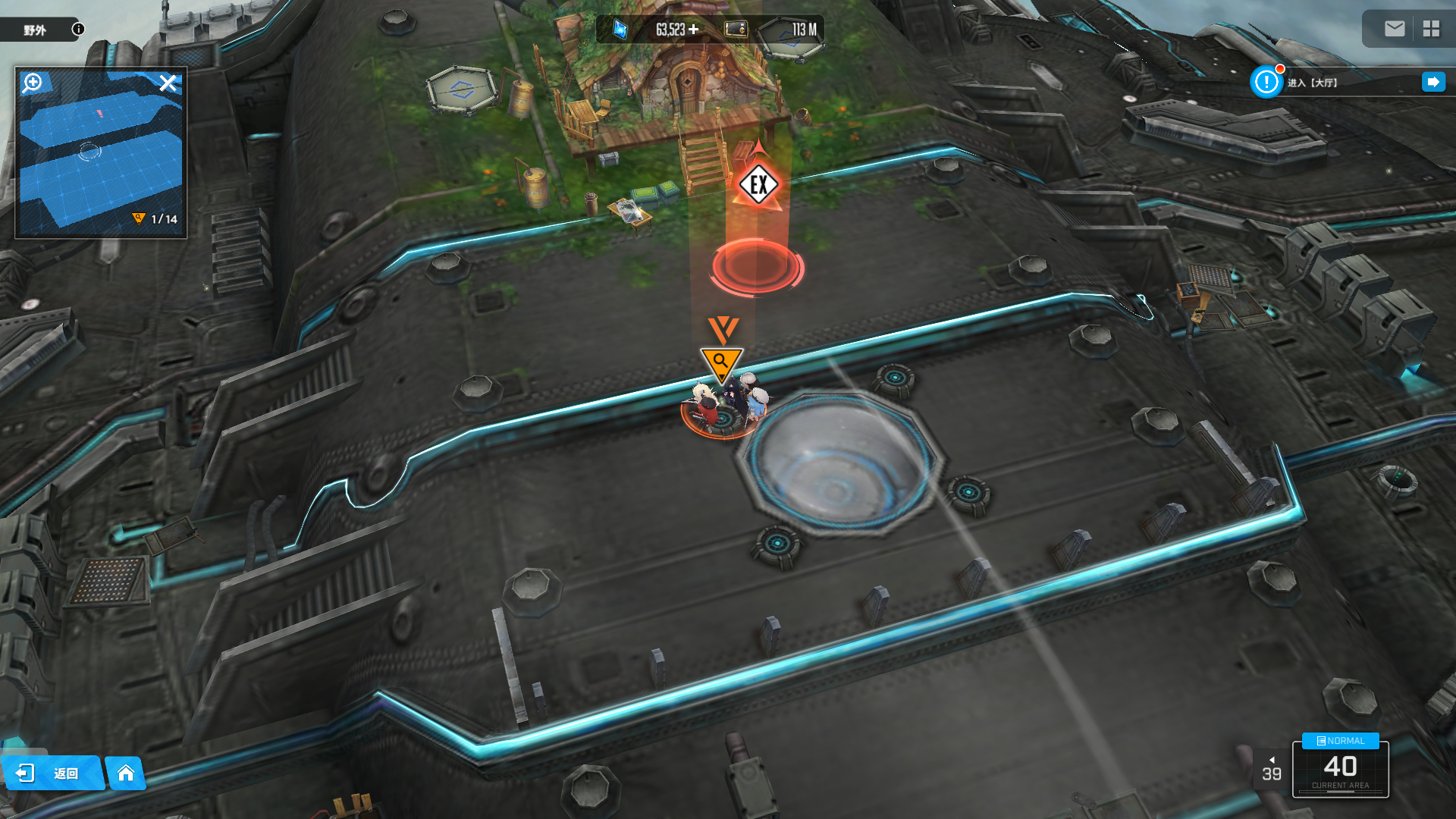Open the mail inbox
The height and width of the screenshot is (819, 1456).
pyautogui.click(x=1394, y=29)
